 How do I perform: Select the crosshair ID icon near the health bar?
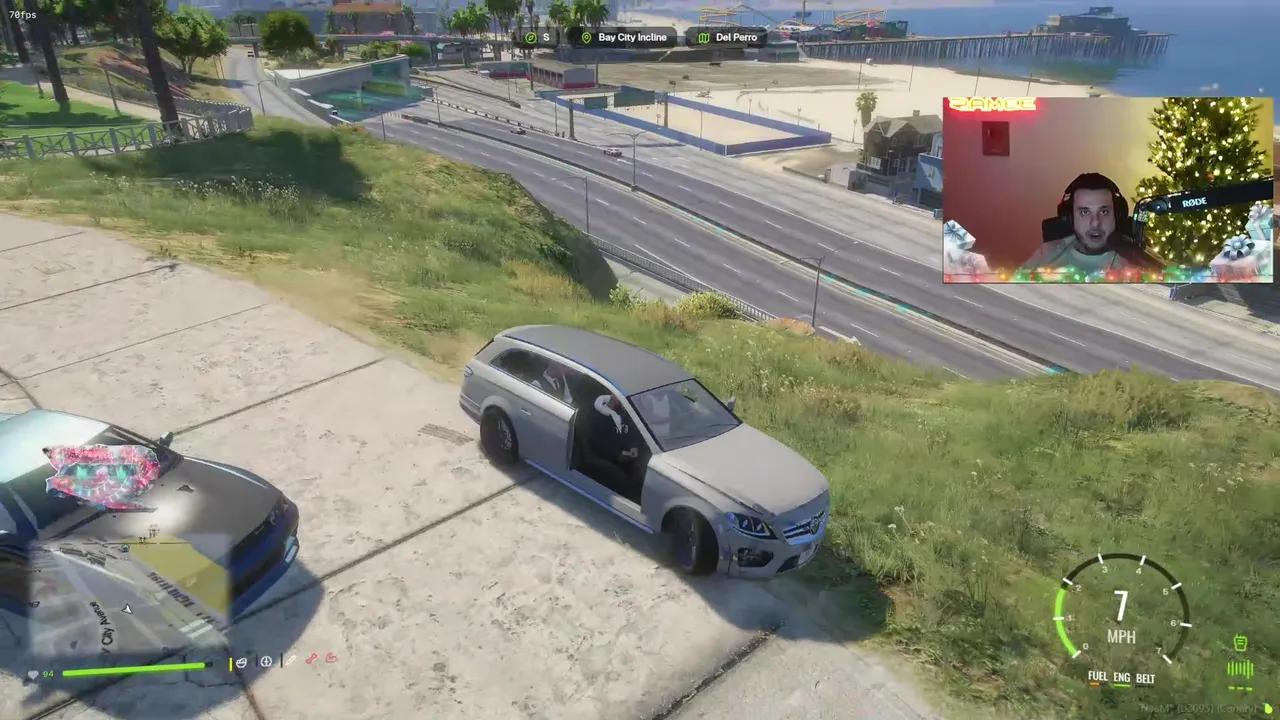[x=265, y=661]
